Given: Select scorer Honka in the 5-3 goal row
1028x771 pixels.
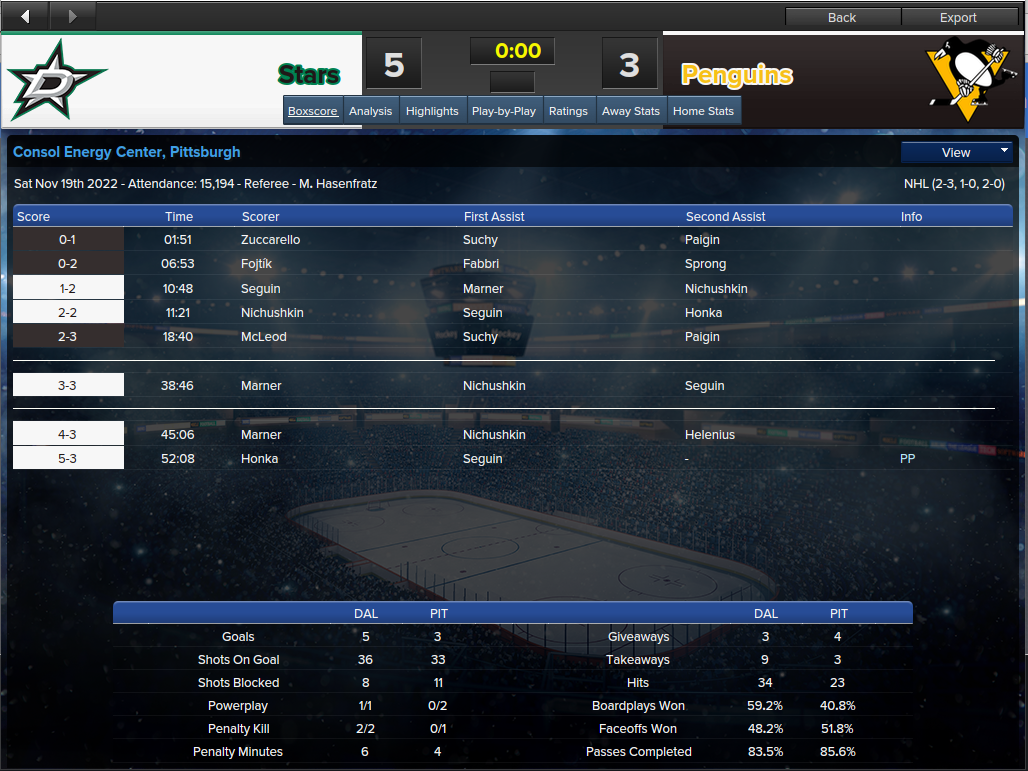Looking at the screenshot, I should [x=259, y=459].
